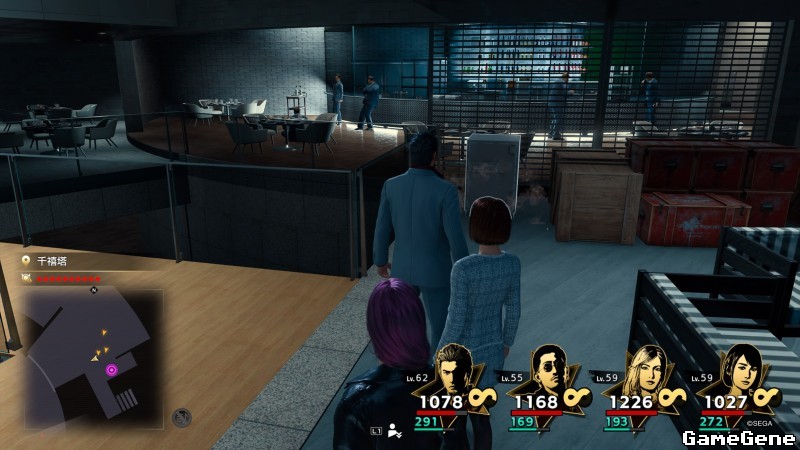Image resolution: width=800 pixels, height=450 pixels.
Task: Select the magenta destination marker on minimap
Action: pos(112,370)
